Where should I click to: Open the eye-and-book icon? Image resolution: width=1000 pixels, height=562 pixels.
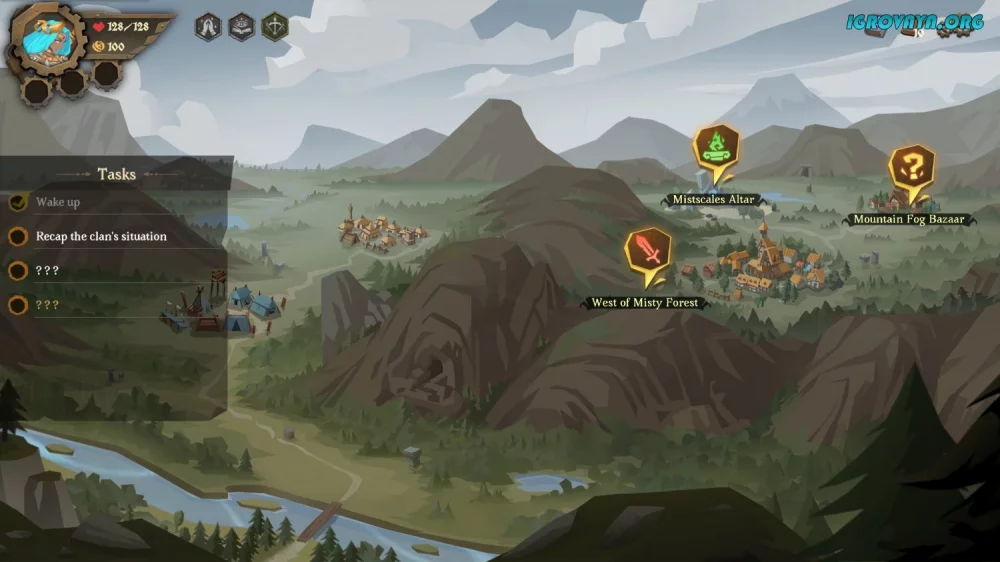coord(241,27)
